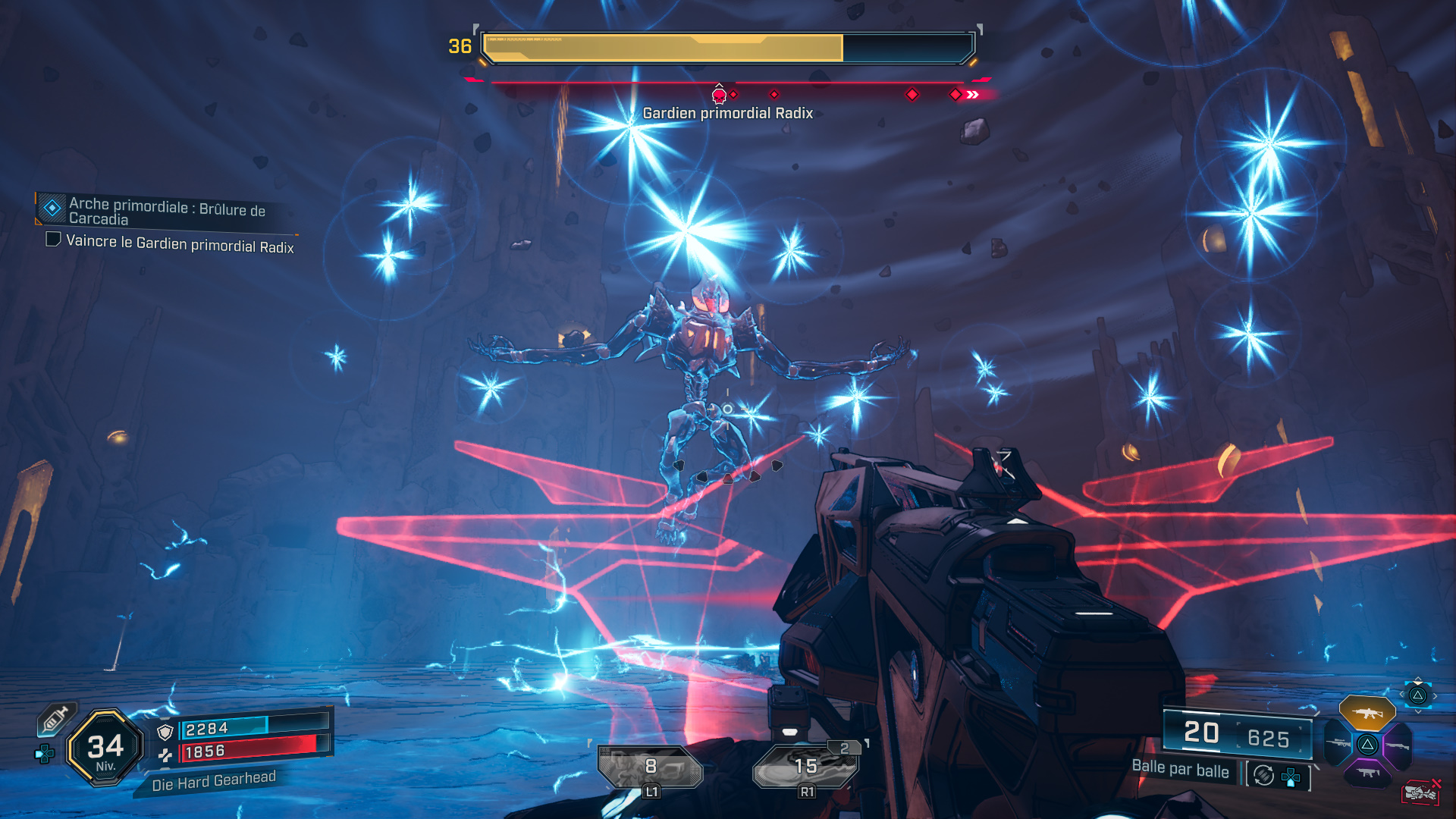Select the red vehicle unavailable icon
Image resolution: width=1456 pixels, height=819 pixels.
pyautogui.click(x=1420, y=792)
